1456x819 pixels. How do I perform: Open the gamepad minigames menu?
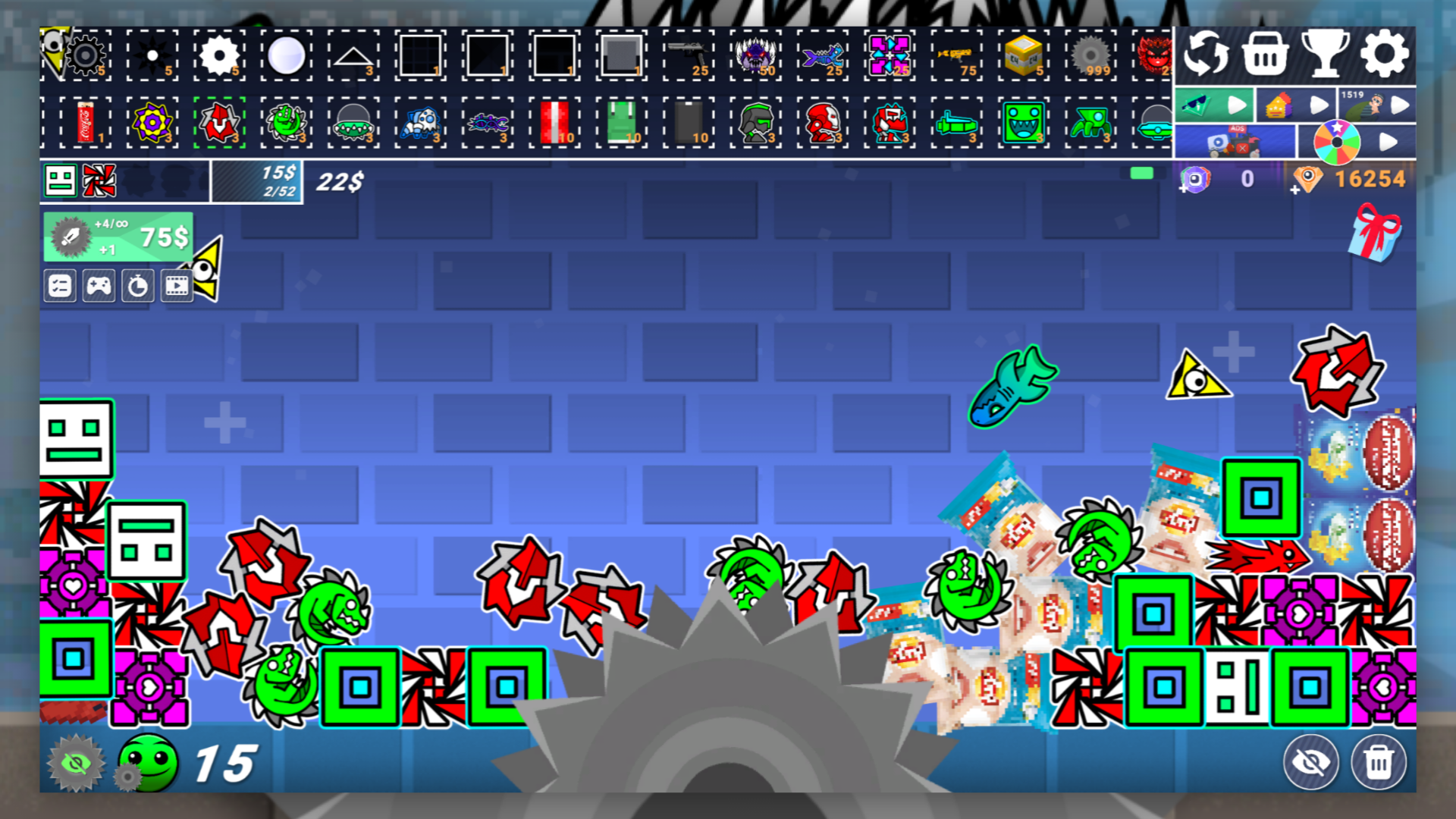point(99,286)
